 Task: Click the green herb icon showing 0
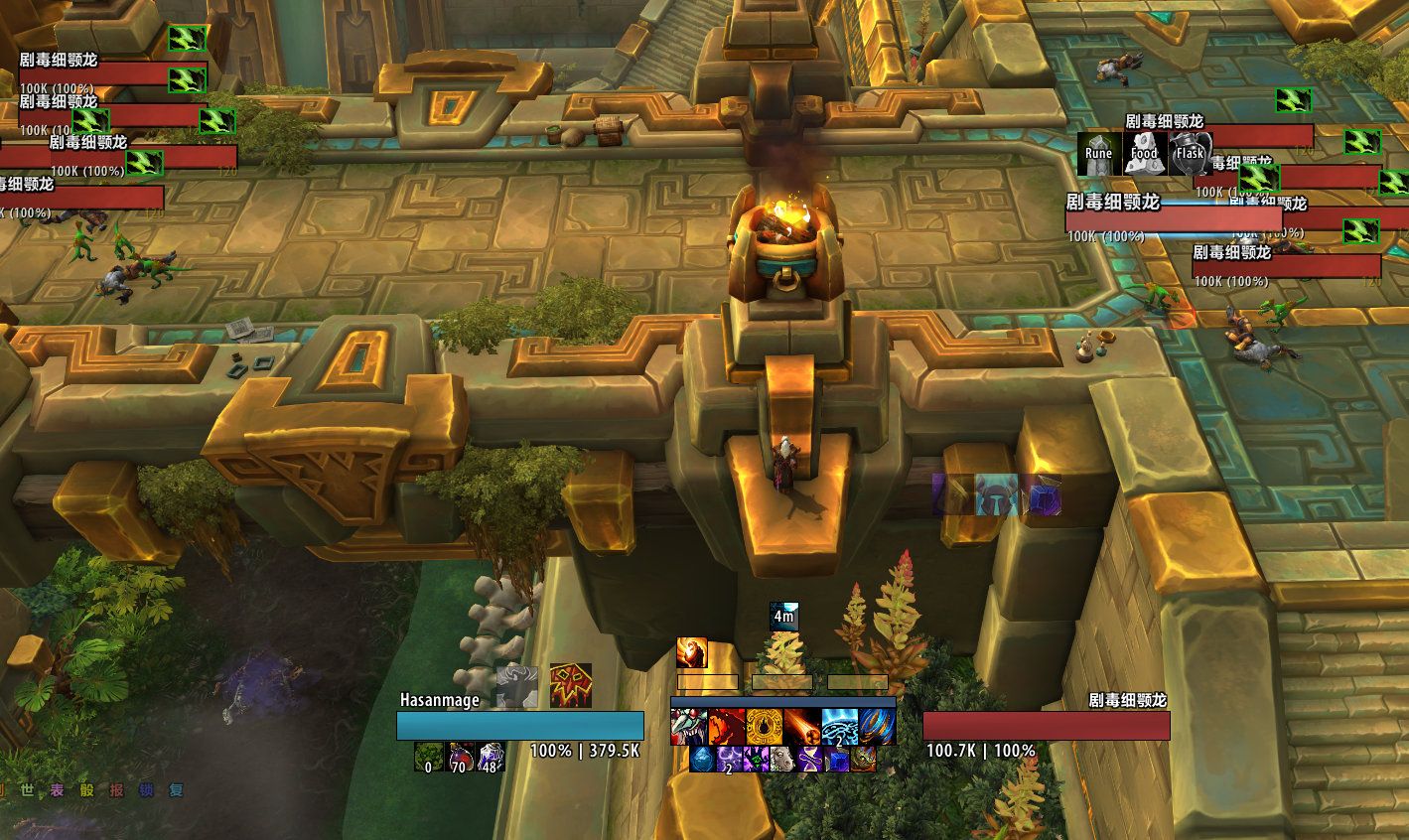tap(428, 758)
